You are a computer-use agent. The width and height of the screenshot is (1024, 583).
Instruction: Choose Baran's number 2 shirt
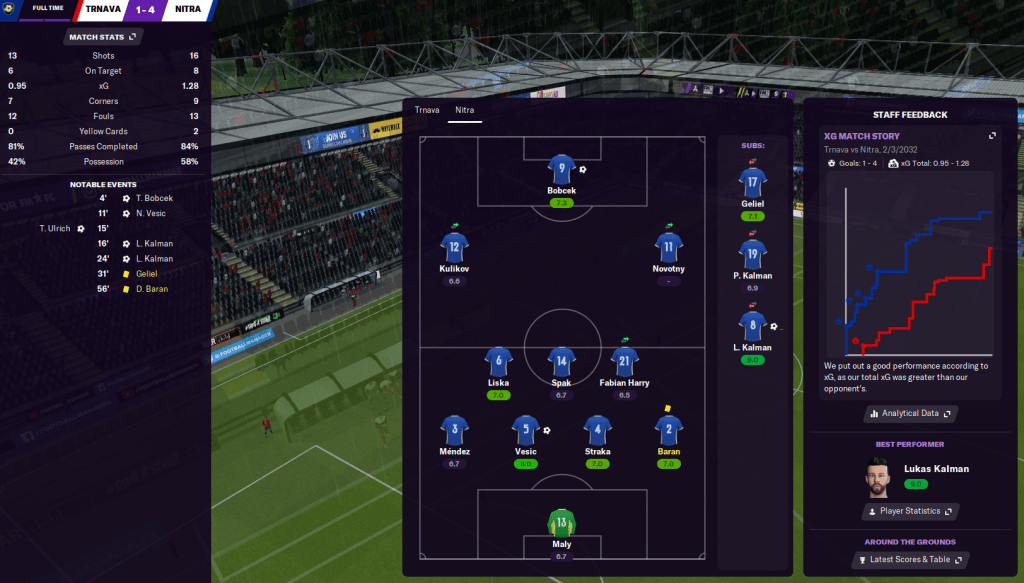tap(669, 431)
